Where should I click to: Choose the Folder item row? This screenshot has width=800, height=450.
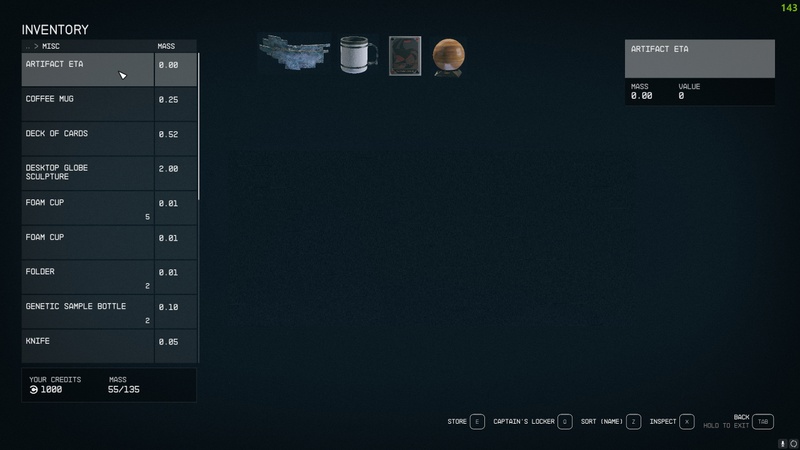(x=88, y=277)
